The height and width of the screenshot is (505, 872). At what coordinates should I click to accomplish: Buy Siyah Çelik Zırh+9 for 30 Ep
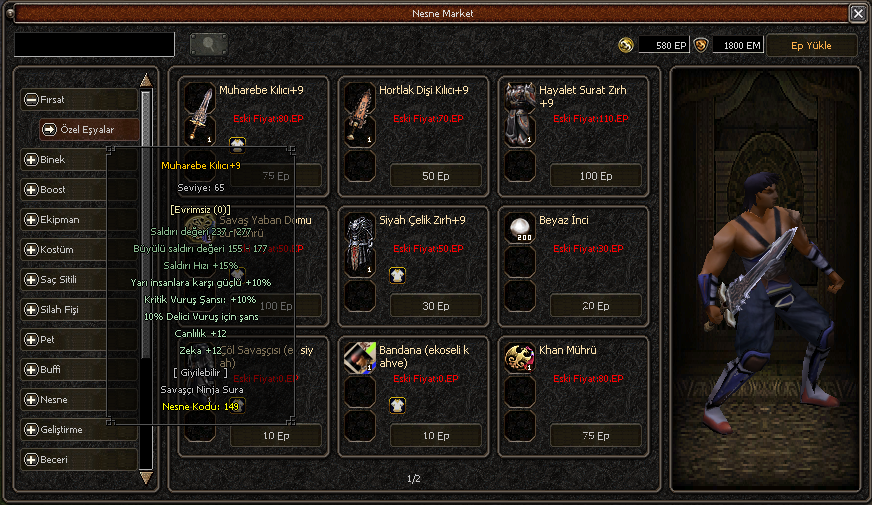coord(435,306)
